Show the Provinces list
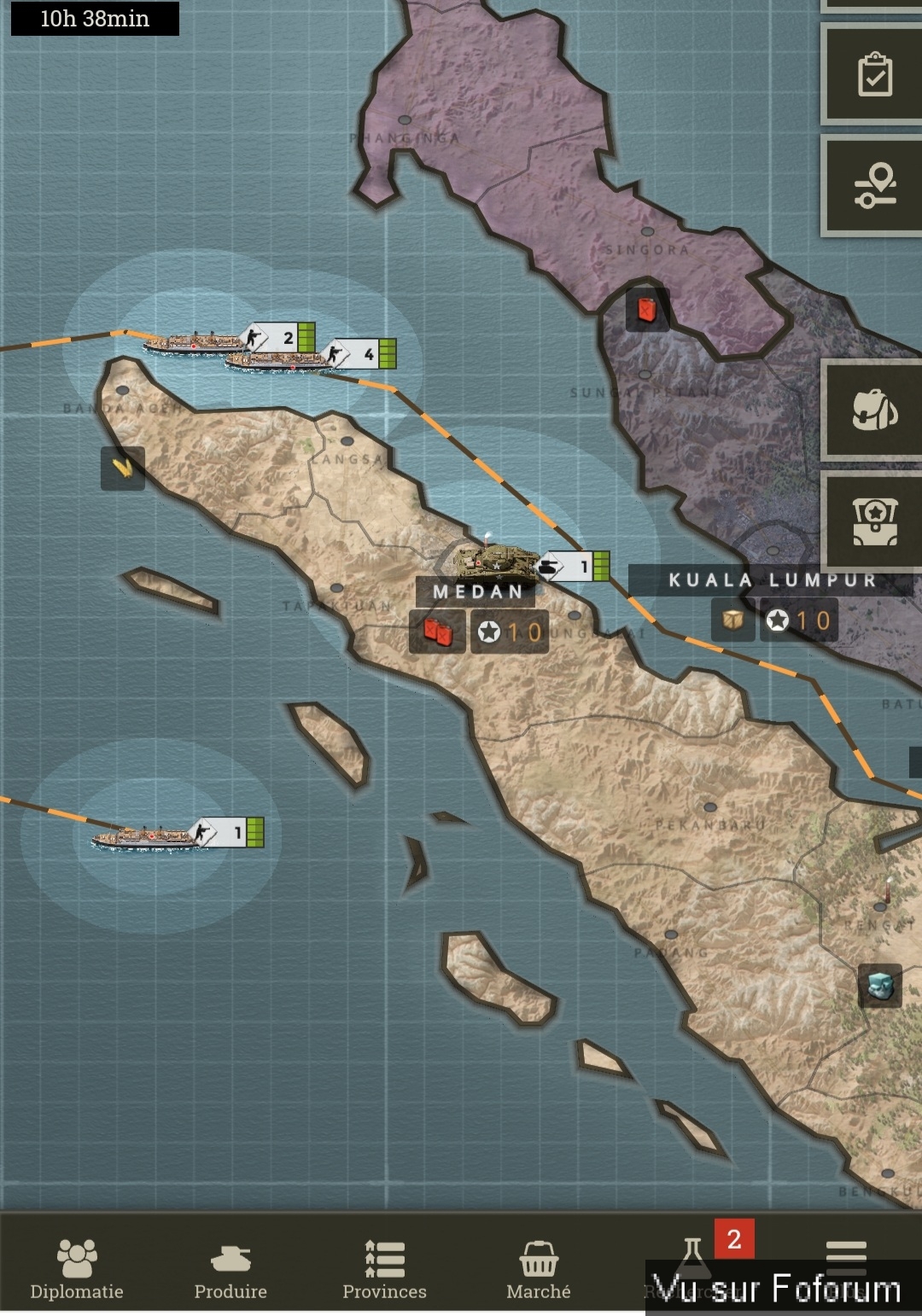 pyautogui.click(x=384, y=1267)
